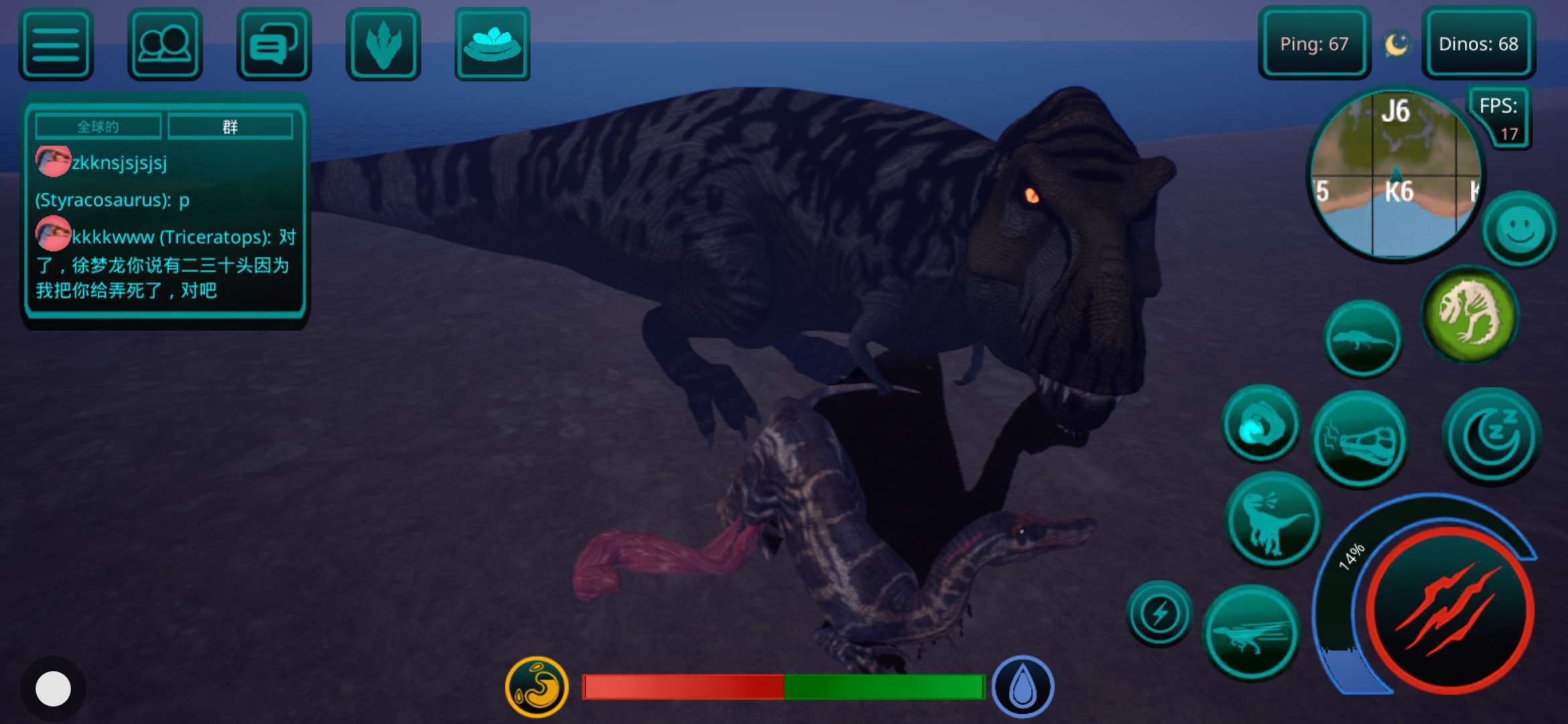Activate the dinosaur skull bite button
The height and width of the screenshot is (724, 1568).
pyautogui.click(x=1360, y=440)
